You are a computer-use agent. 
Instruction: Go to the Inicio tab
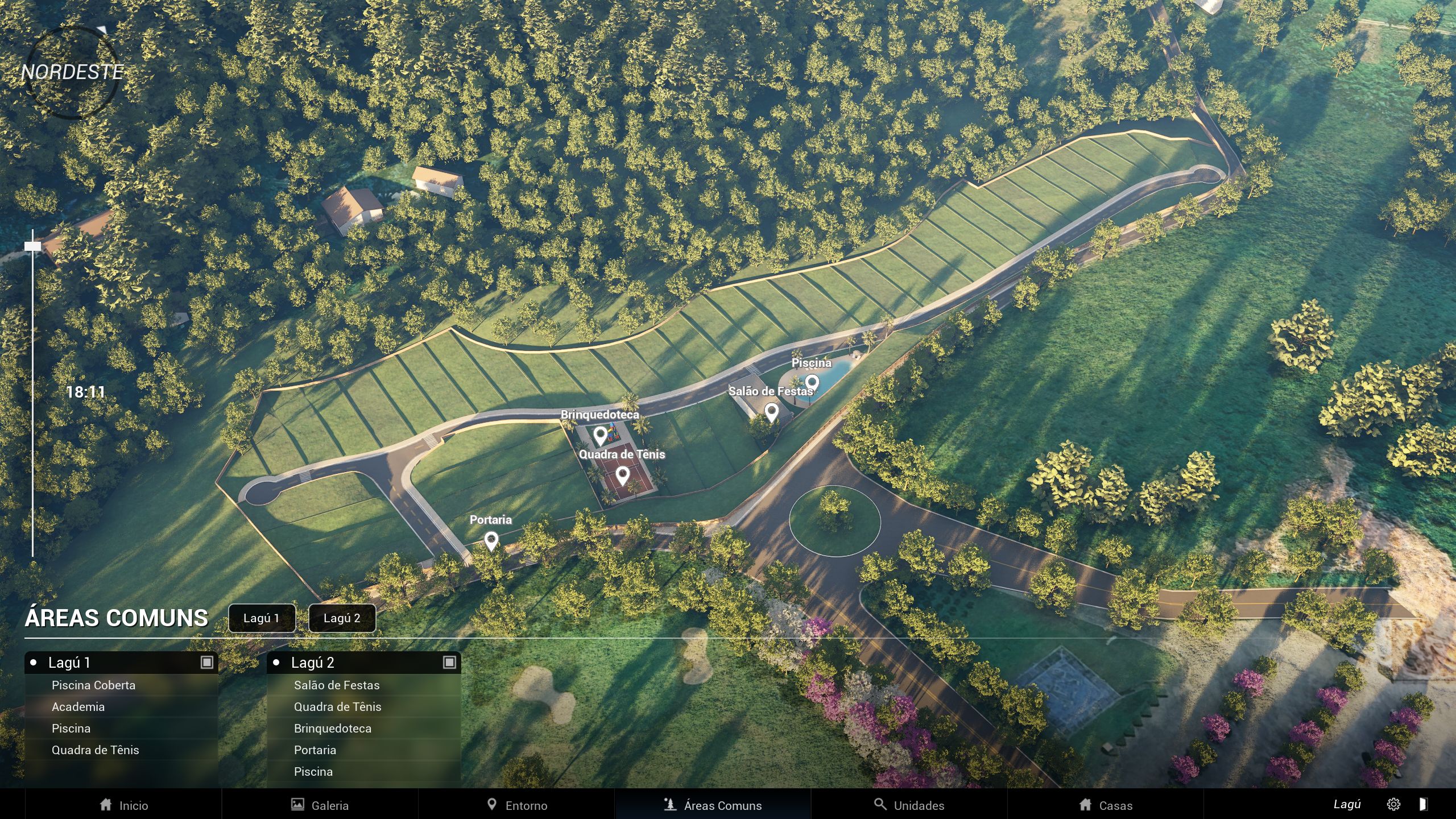click(123, 805)
